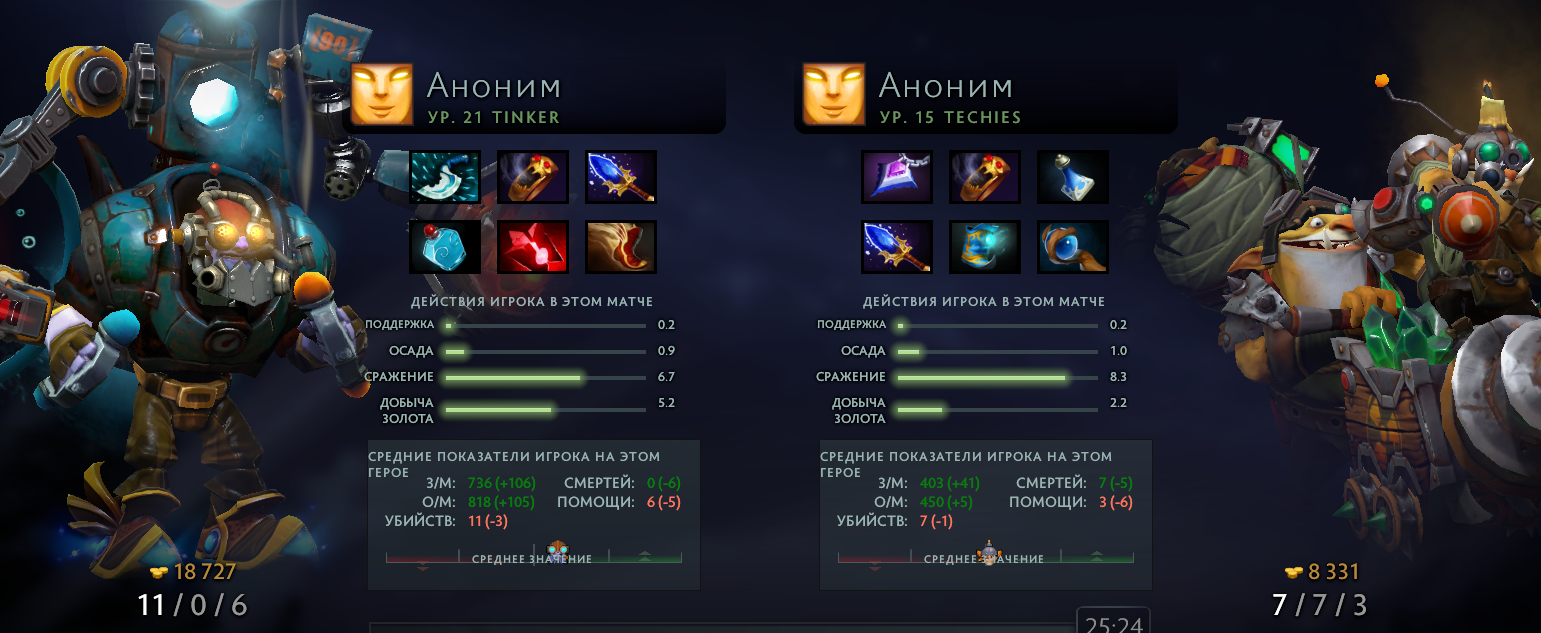Open the Techies player's golden mask avatar
Viewport: 1541px width, 633px height.
(x=834, y=93)
